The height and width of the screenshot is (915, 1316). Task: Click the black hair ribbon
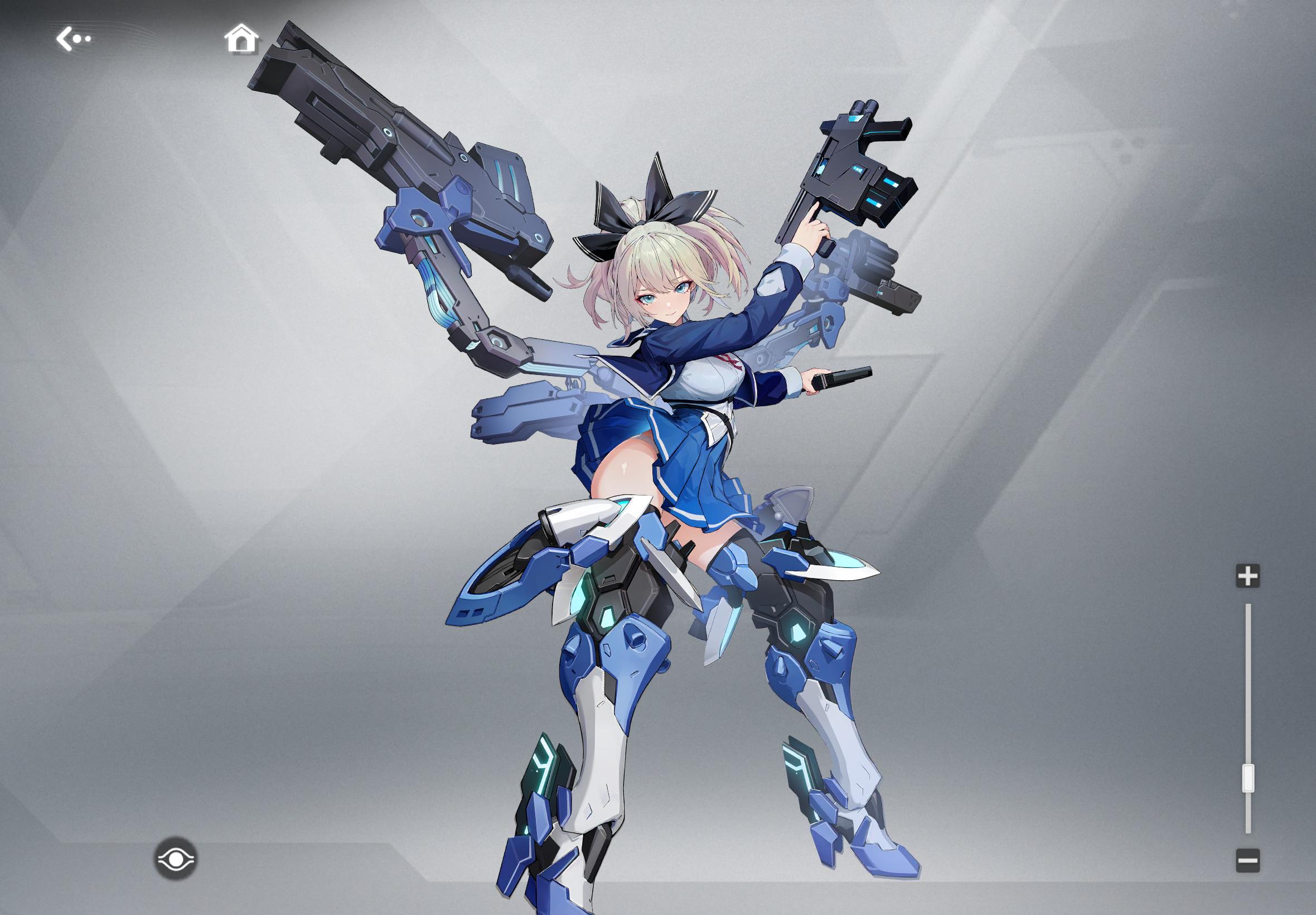point(642,212)
